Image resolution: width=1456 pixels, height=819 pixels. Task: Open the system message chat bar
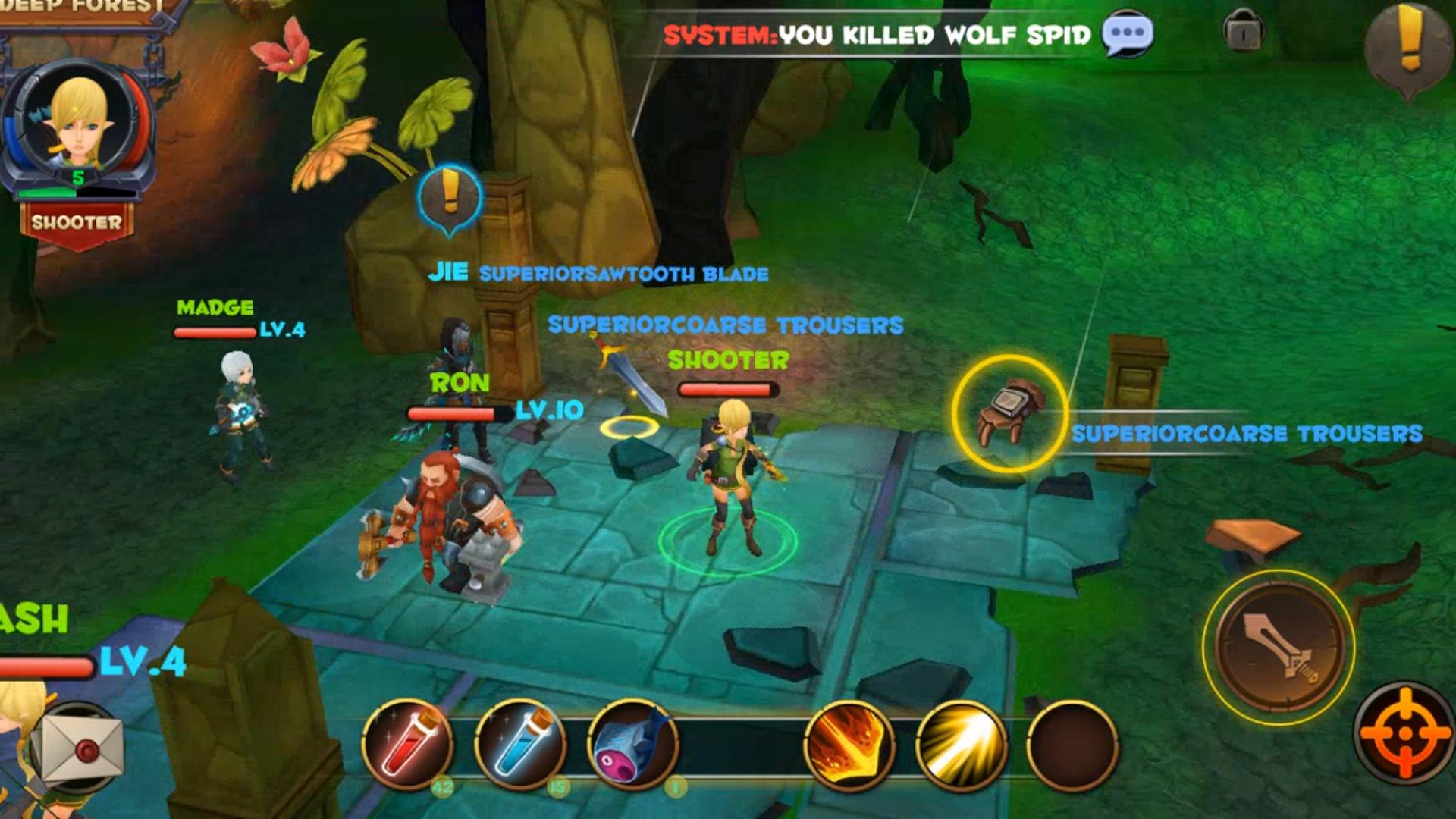[876, 35]
